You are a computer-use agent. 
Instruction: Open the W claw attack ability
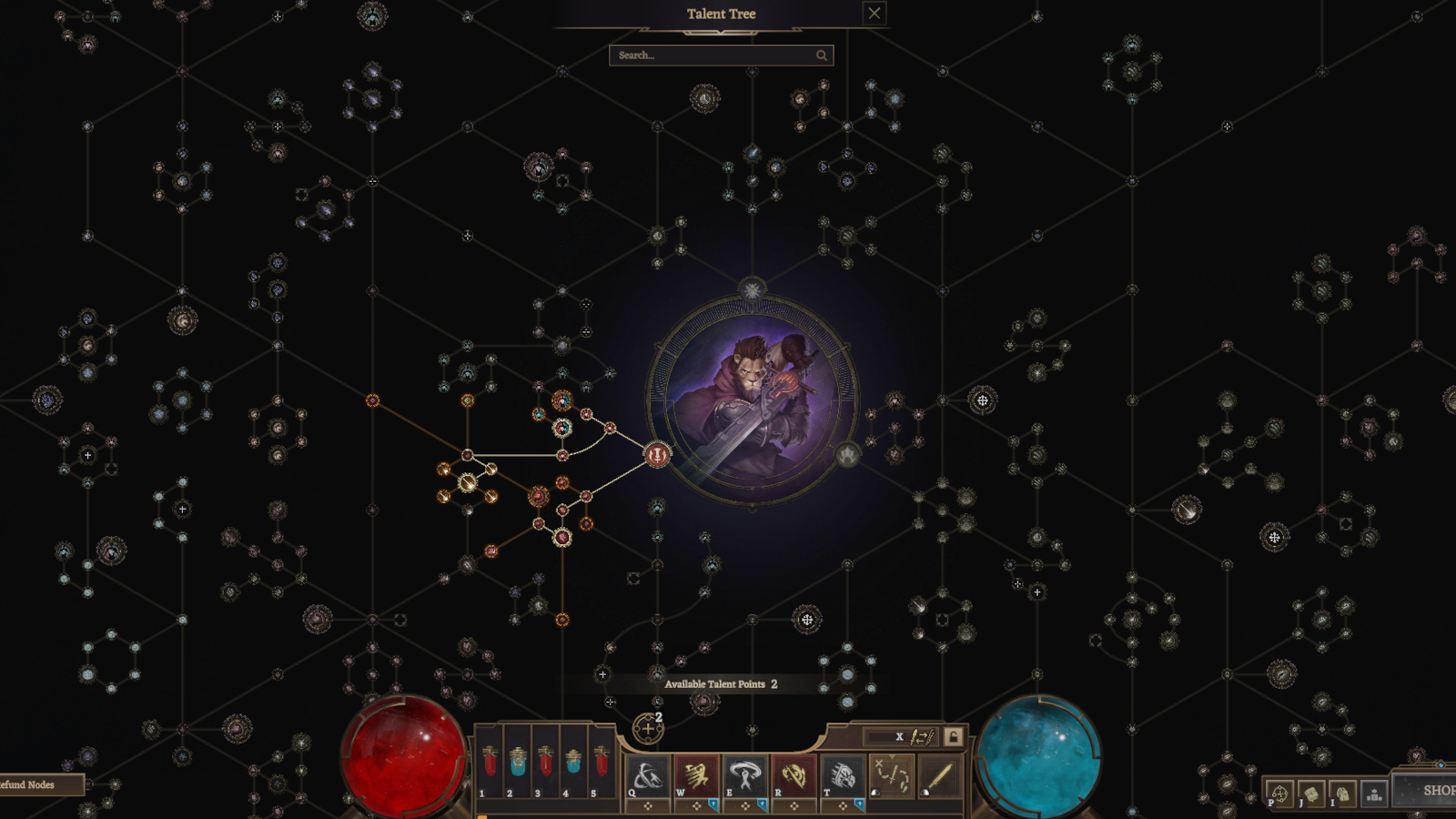[x=696, y=774]
